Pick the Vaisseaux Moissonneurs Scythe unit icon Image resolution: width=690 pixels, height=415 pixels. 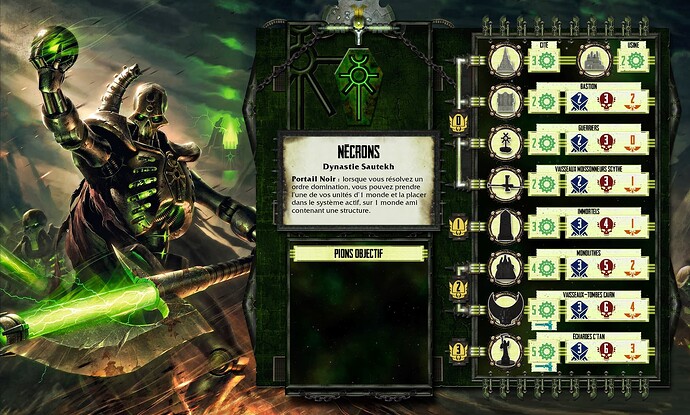pyautogui.click(x=507, y=184)
